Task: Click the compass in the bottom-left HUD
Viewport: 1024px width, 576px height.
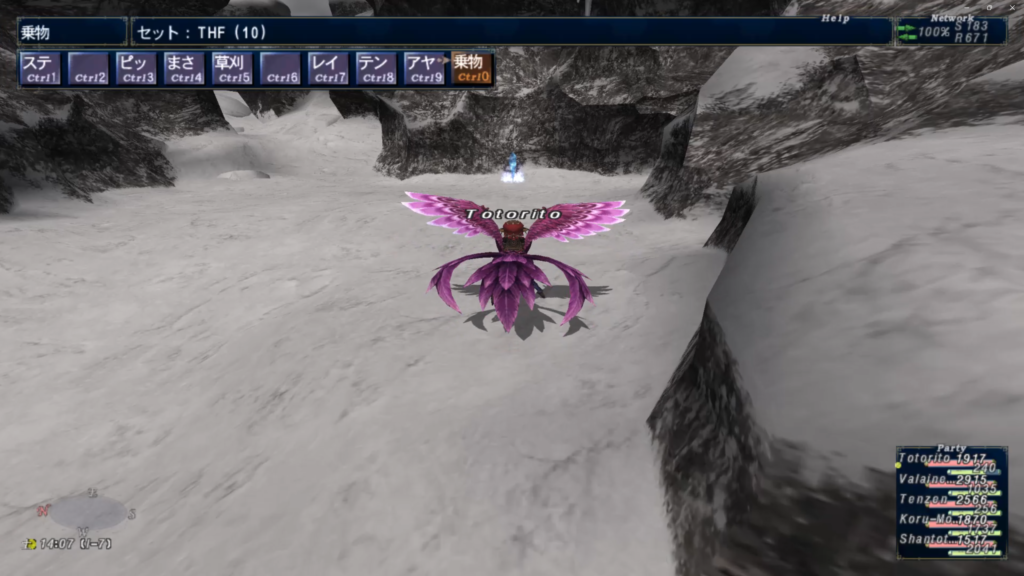Action: point(87,512)
